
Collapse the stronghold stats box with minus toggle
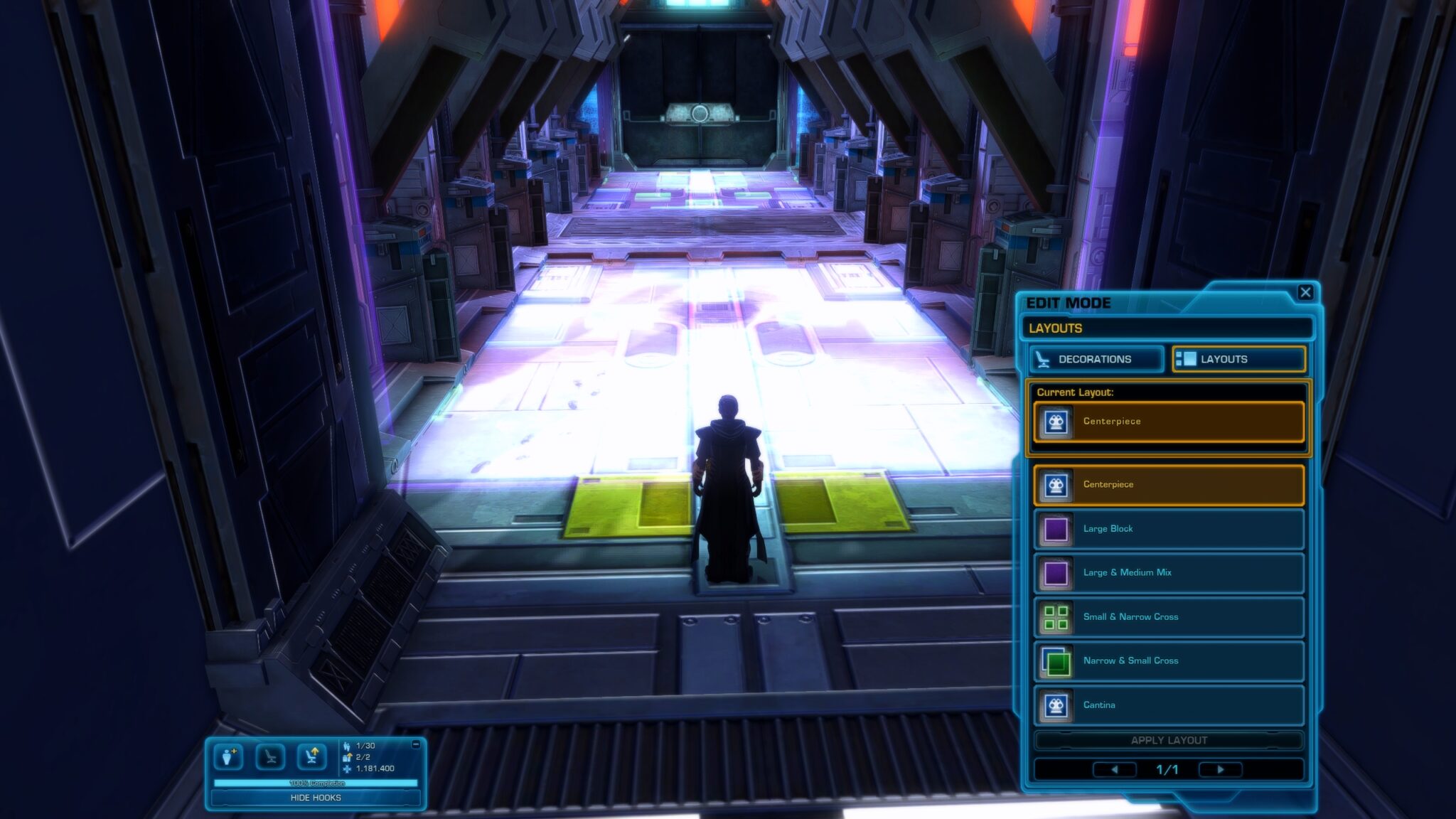click(x=415, y=744)
